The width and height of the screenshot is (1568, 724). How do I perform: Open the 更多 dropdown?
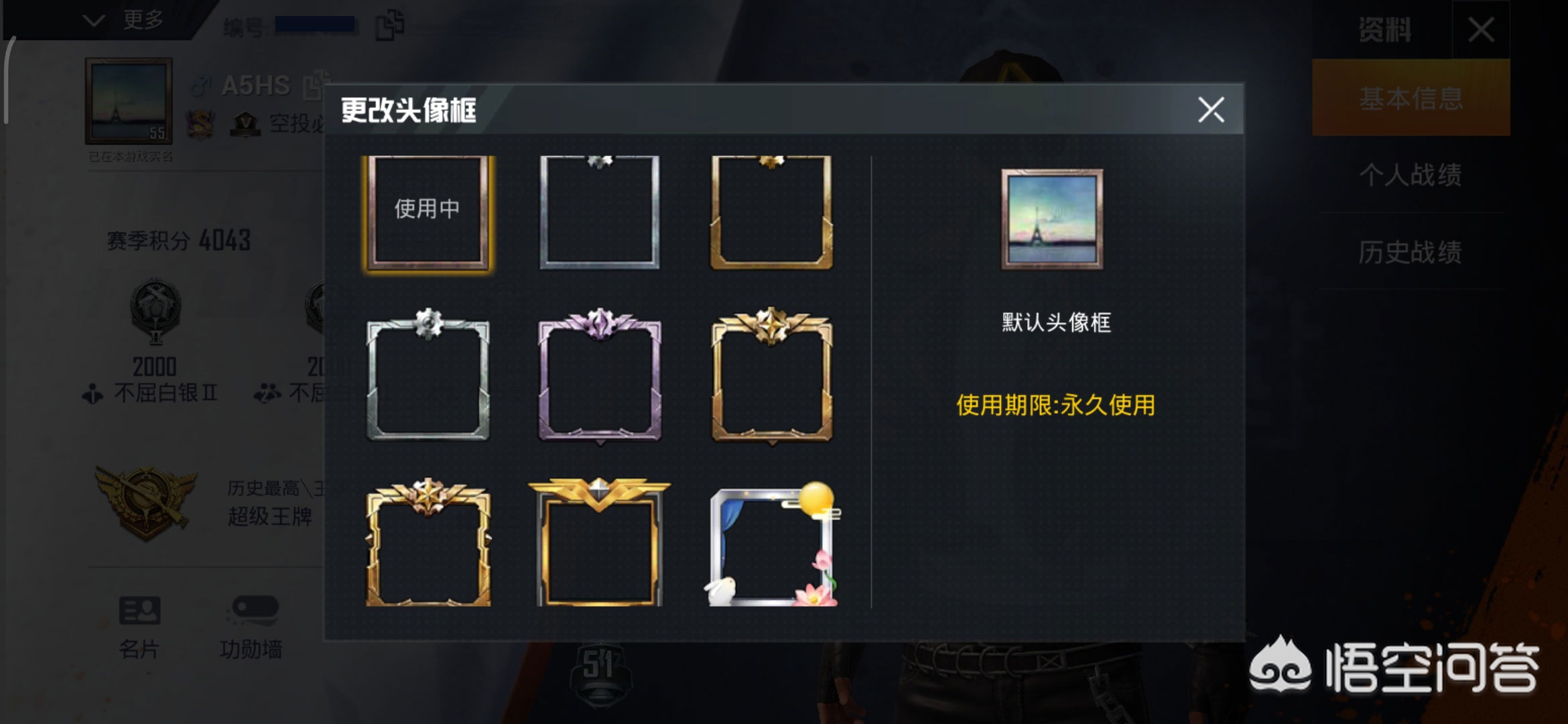click(x=125, y=20)
